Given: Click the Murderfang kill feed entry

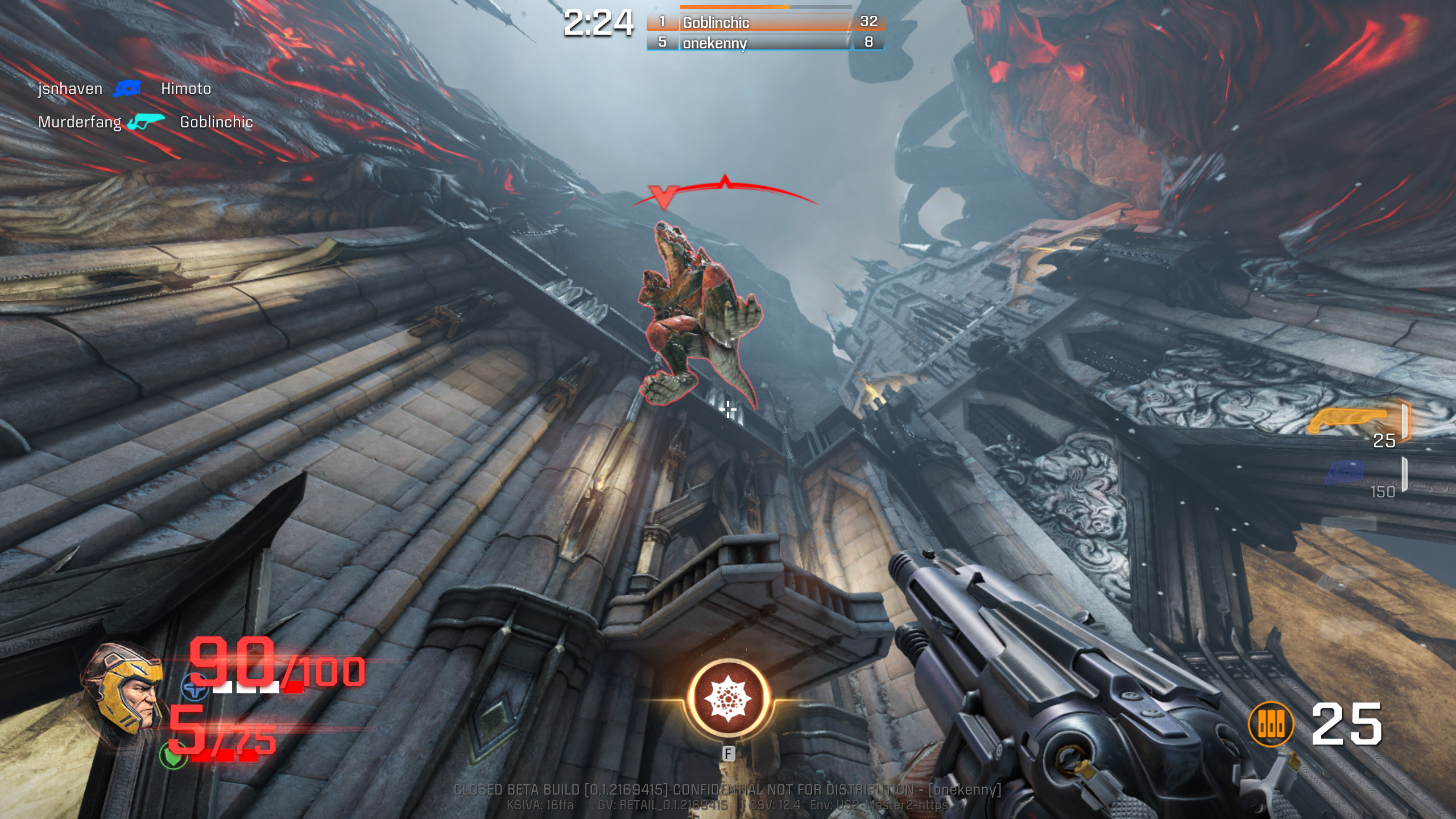Looking at the screenshot, I should pyautogui.click(x=80, y=122).
